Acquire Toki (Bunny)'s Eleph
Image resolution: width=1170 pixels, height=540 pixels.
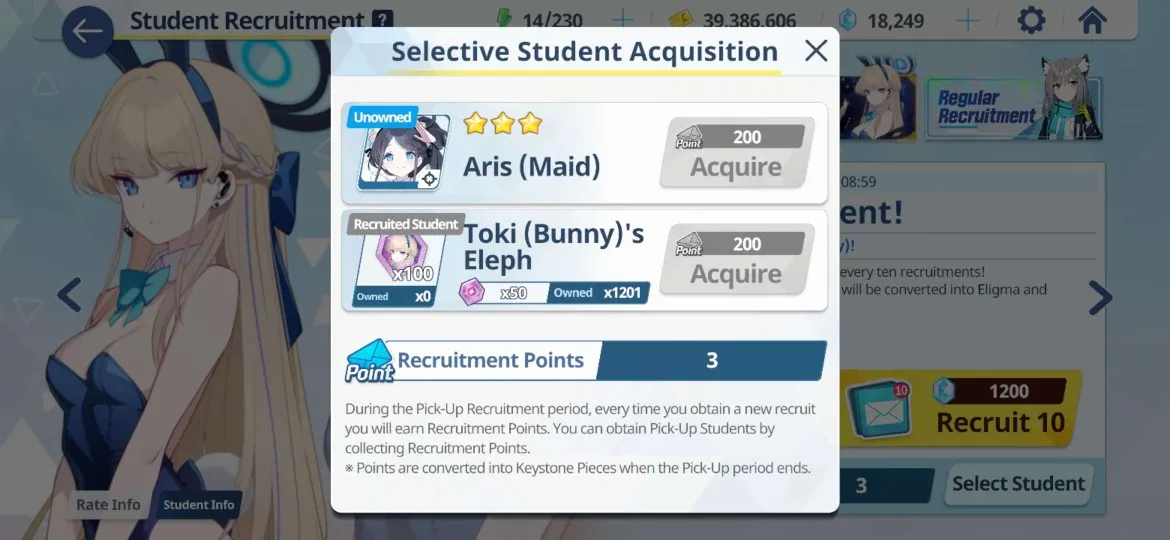[x=736, y=260]
